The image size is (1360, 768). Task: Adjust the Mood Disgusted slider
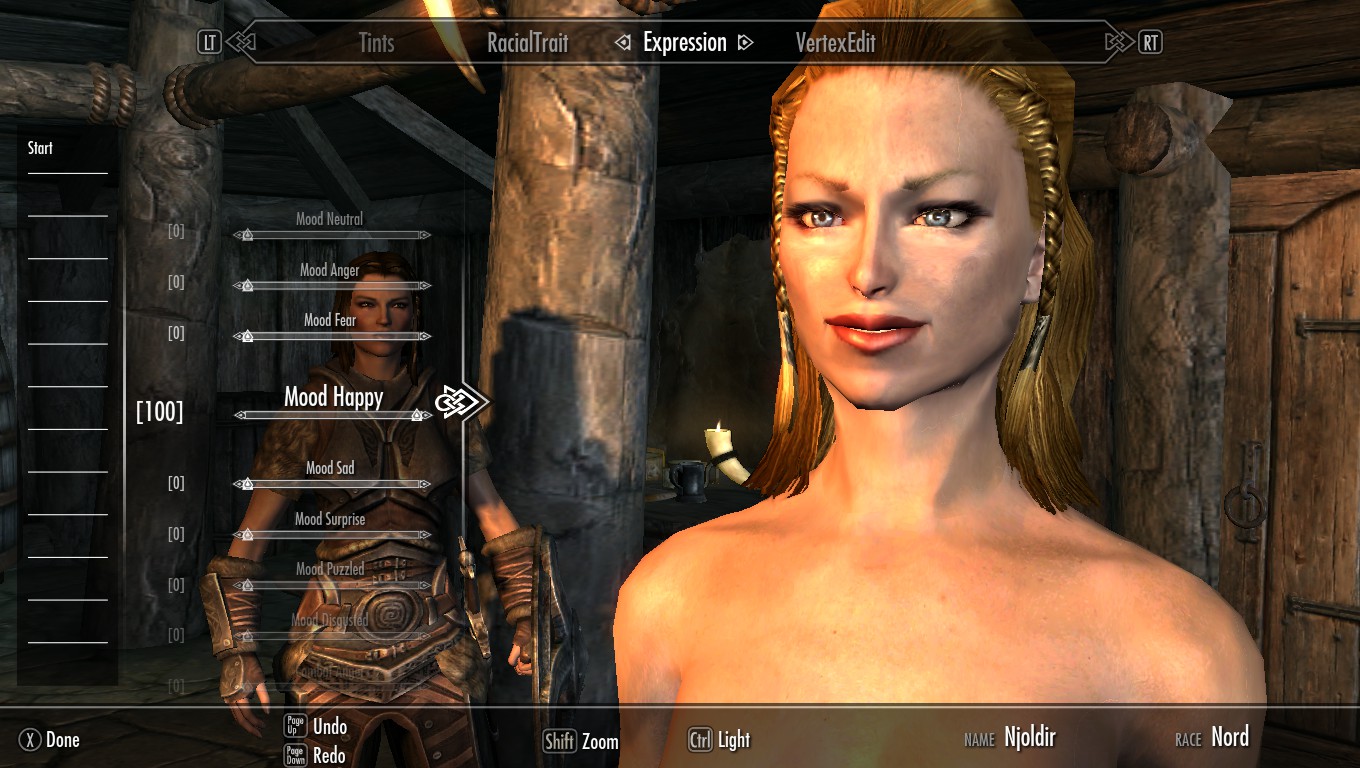point(331,635)
